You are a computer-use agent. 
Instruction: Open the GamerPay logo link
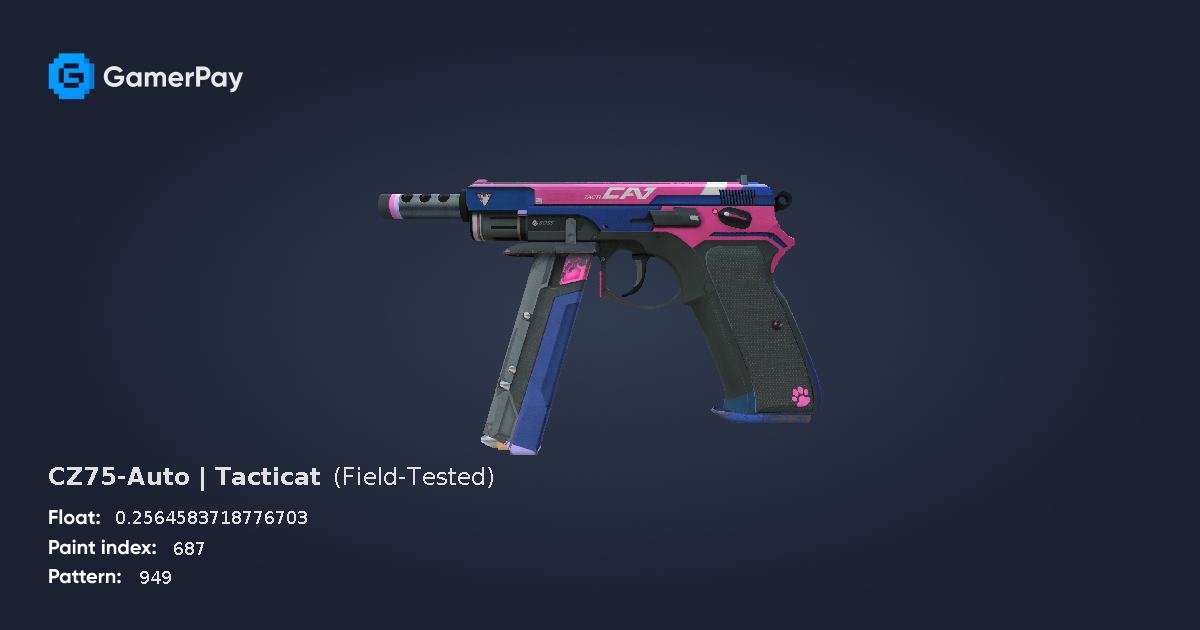point(146,77)
